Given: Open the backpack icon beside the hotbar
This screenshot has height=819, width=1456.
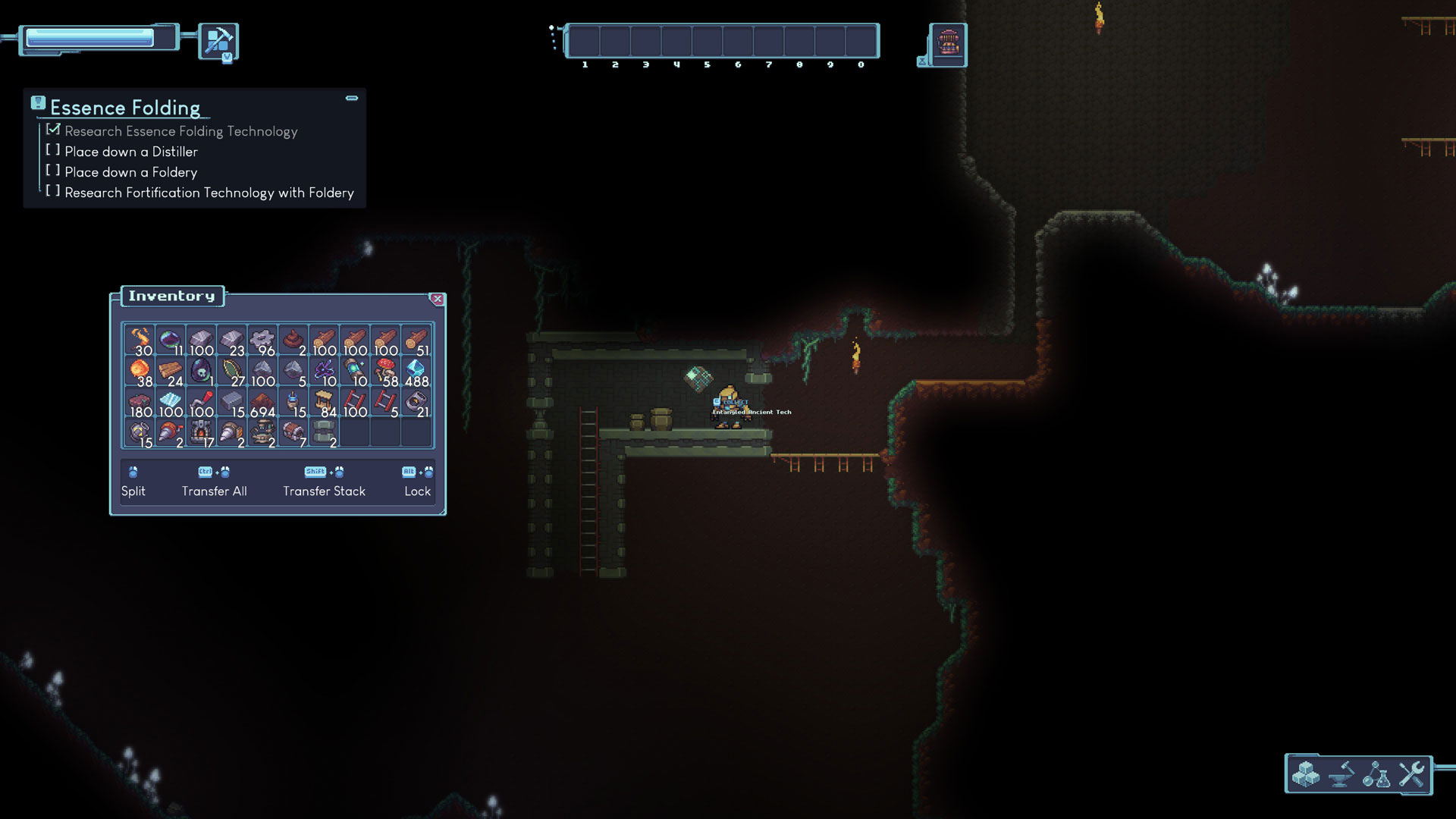Looking at the screenshot, I should [948, 44].
